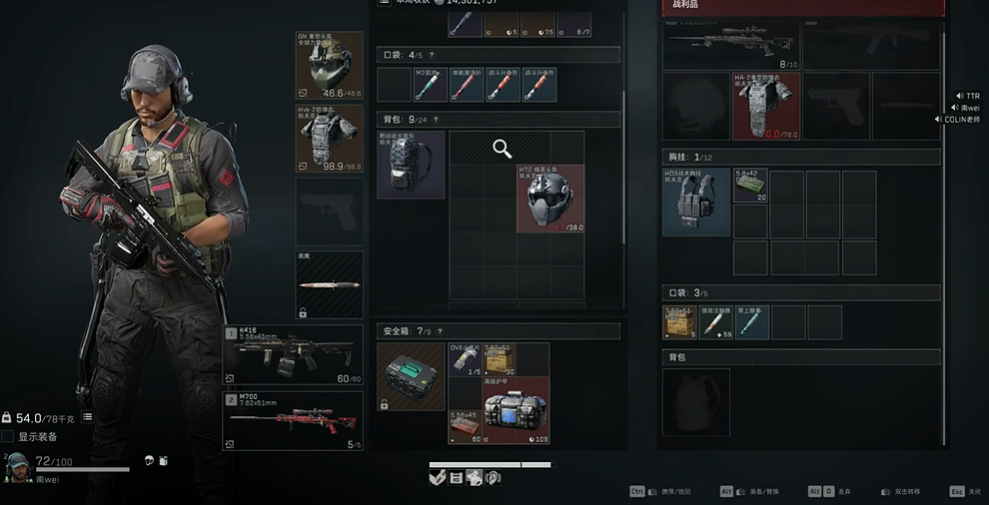
Task: Click the equipped field backpack icon
Action: coord(410,164)
